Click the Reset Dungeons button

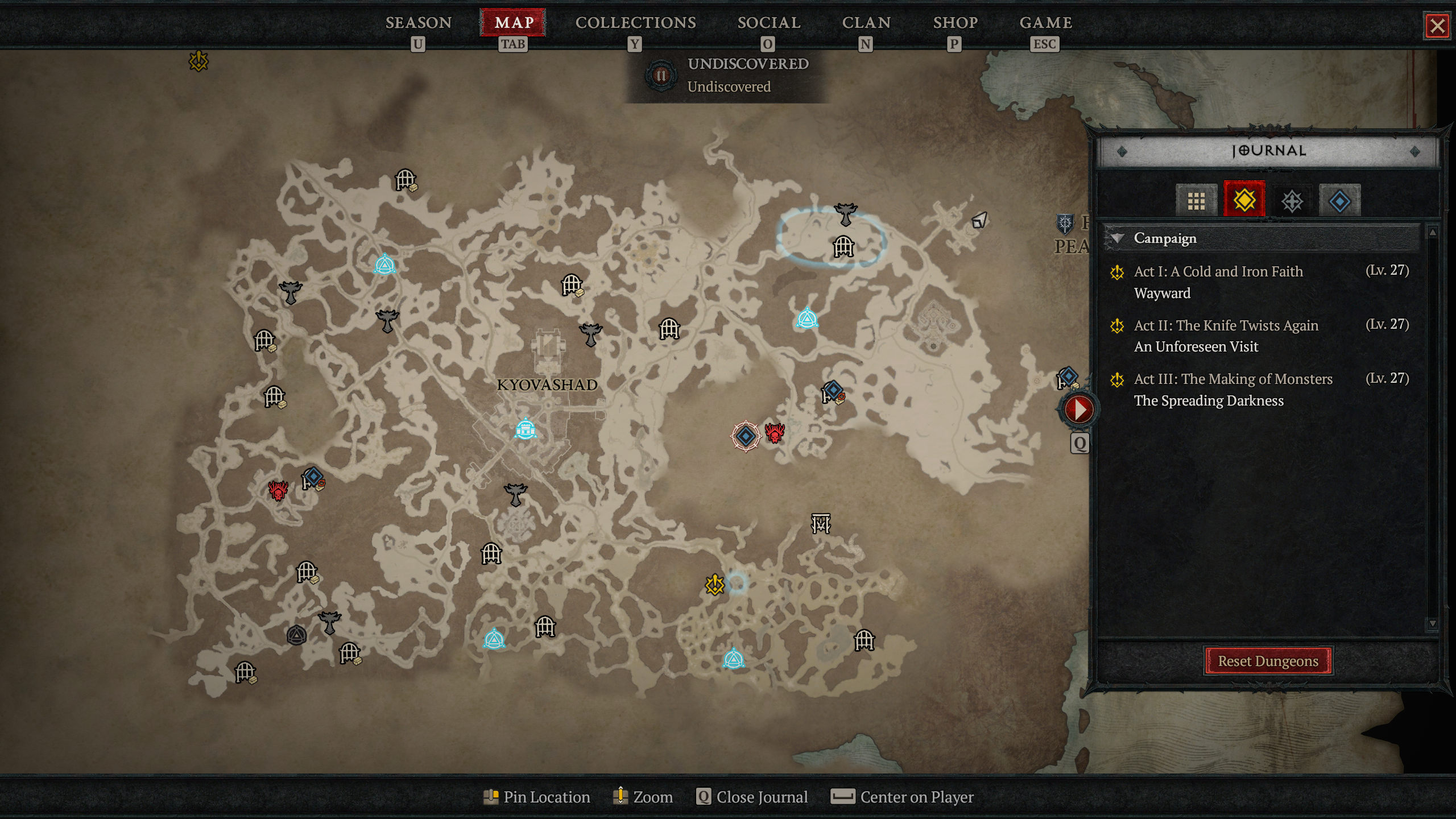[1268, 661]
